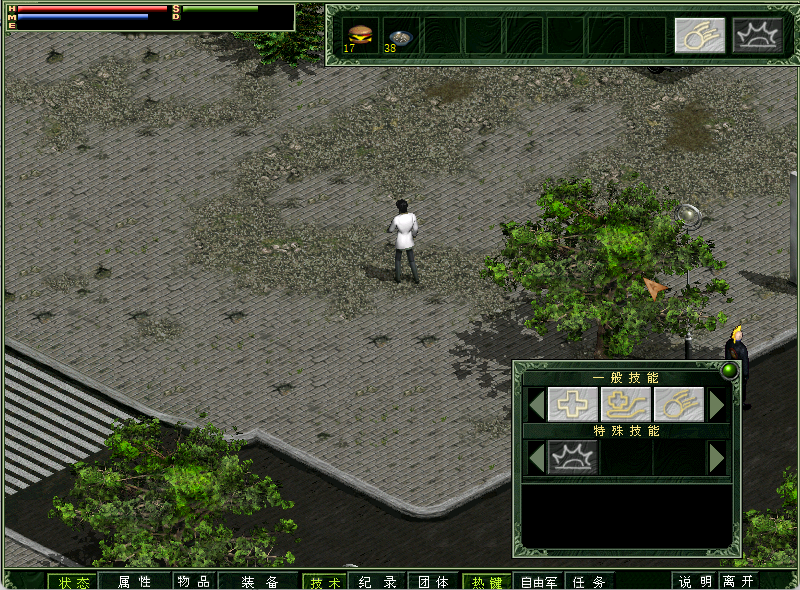Screen dimensions: 800x590
Task: Toggle the 热键 hotkey menu button
Action: coord(488,581)
